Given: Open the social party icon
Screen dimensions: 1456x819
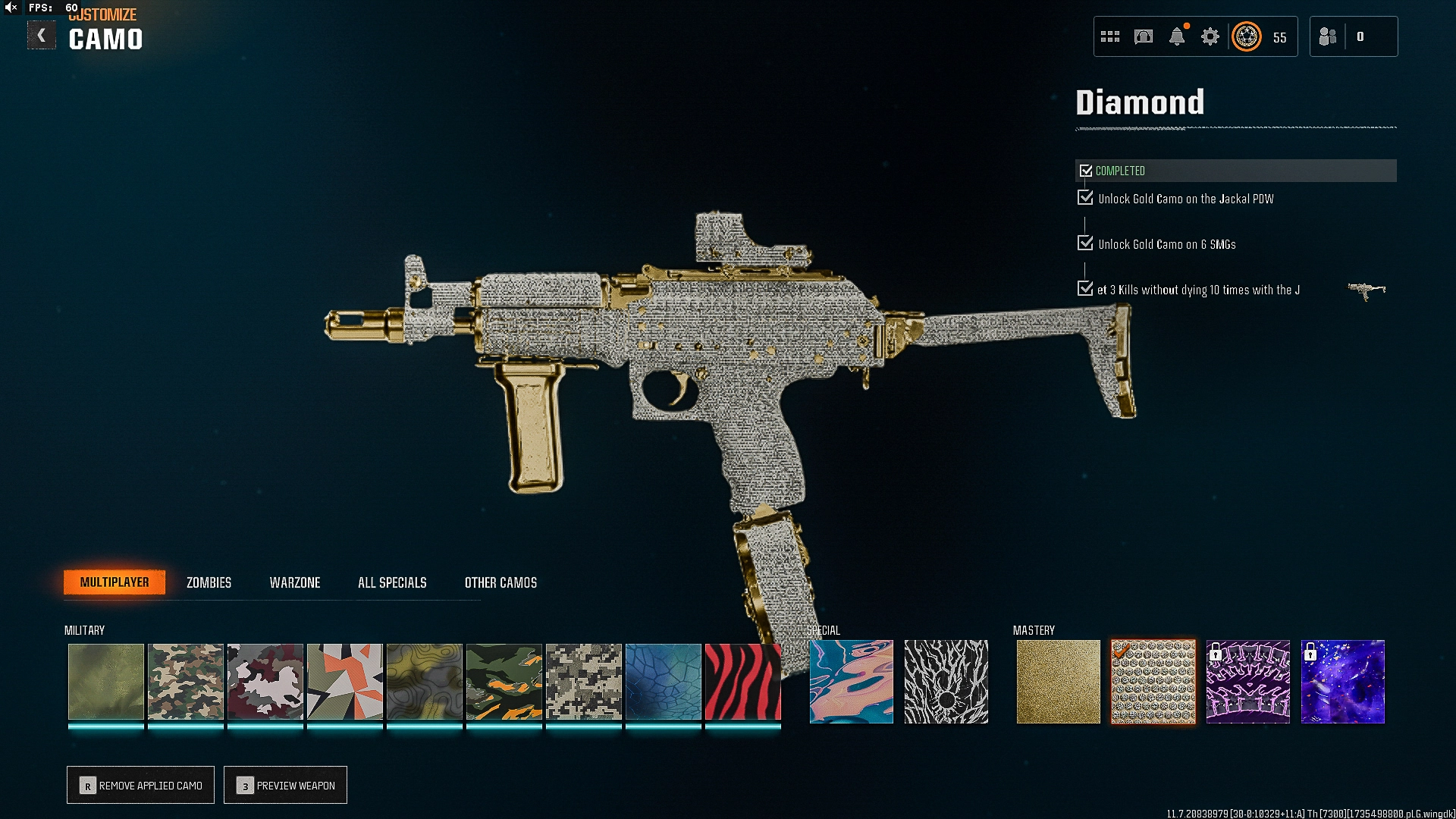Looking at the screenshot, I should [x=1328, y=36].
